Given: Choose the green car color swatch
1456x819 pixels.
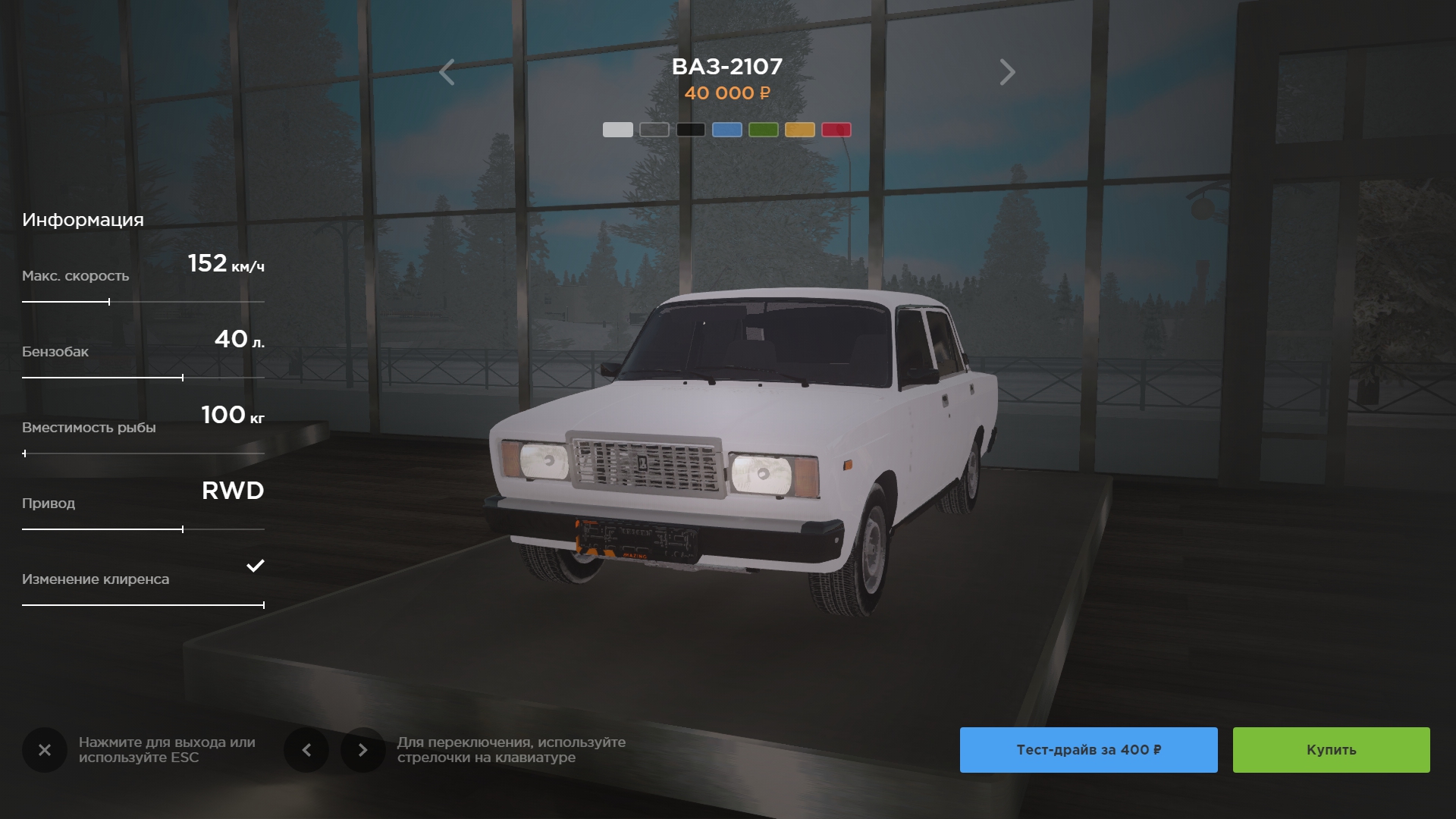Looking at the screenshot, I should coord(763,130).
